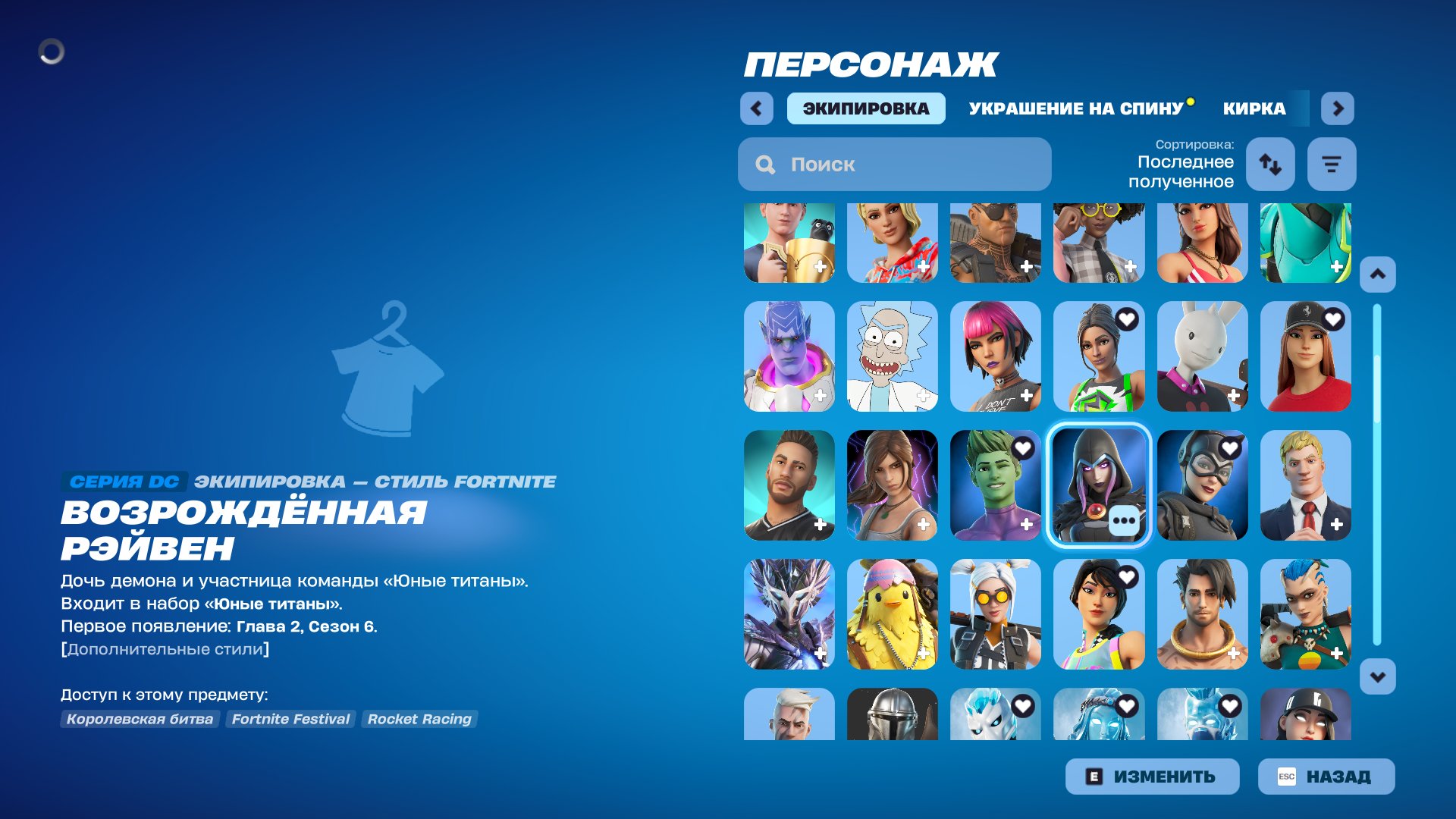Click the sort direction arrows icon

[x=1269, y=164]
